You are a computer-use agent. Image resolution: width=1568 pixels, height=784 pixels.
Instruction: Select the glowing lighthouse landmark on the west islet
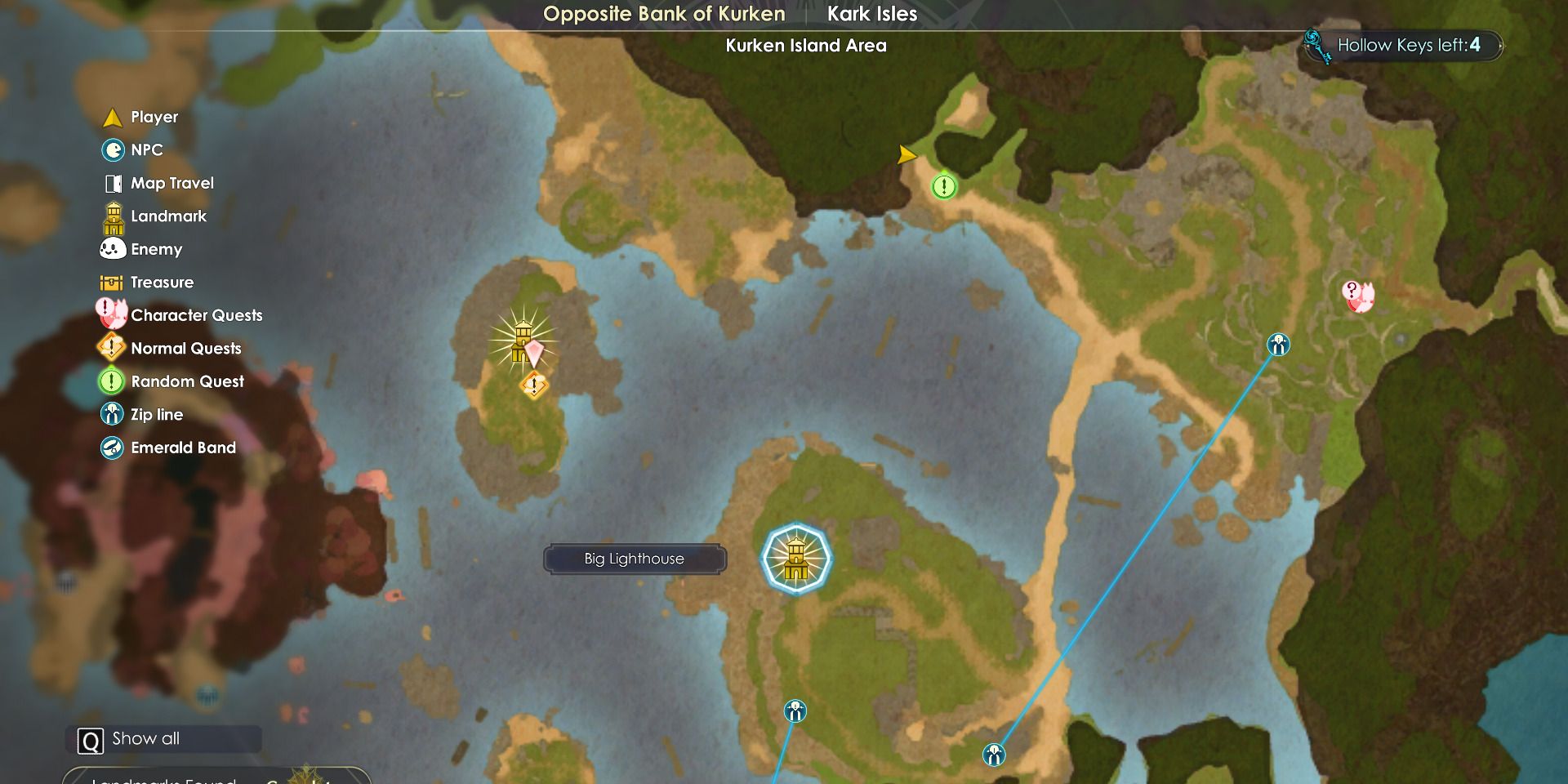coord(522,340)
